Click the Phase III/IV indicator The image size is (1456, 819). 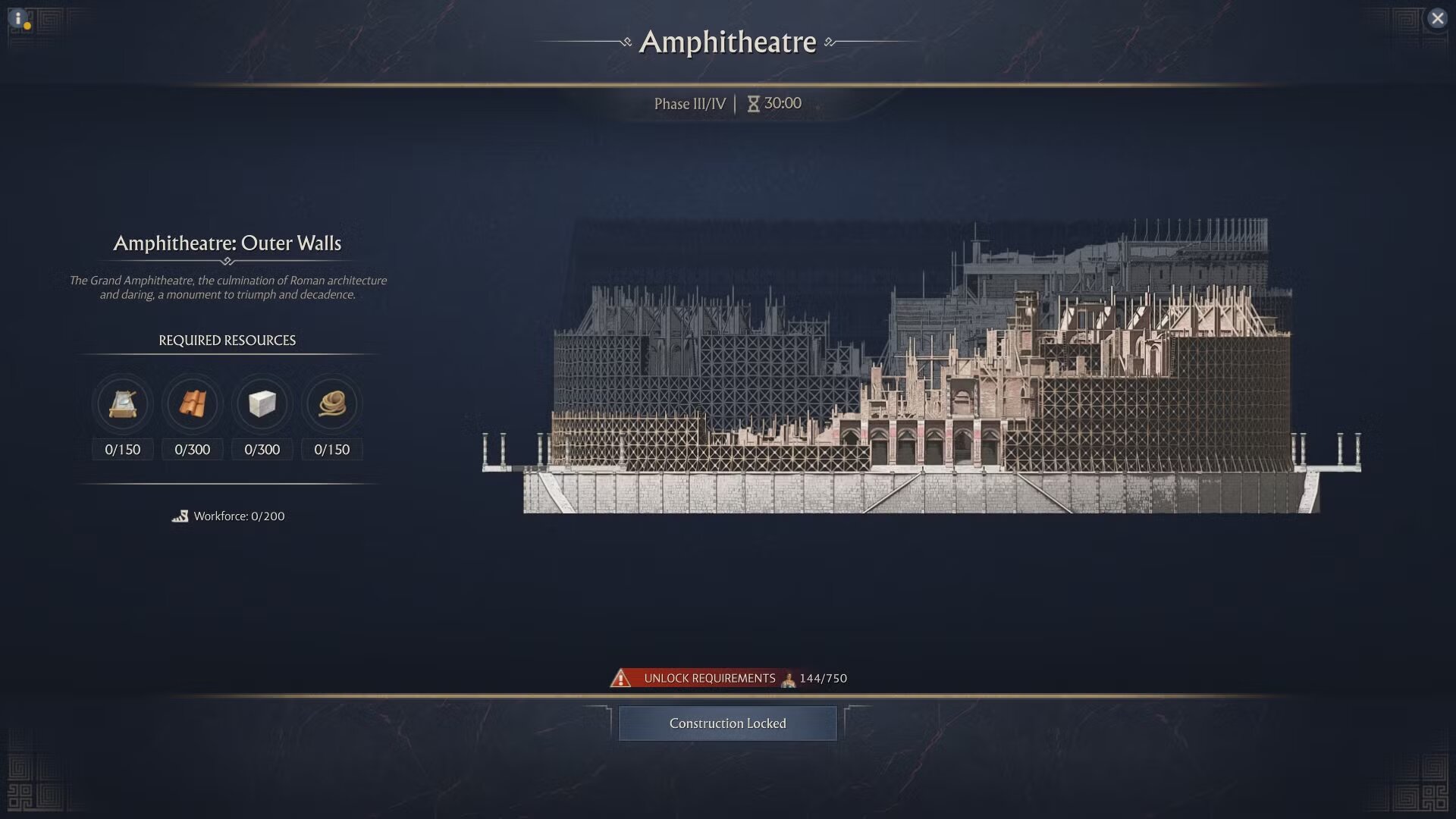(691, 104)
